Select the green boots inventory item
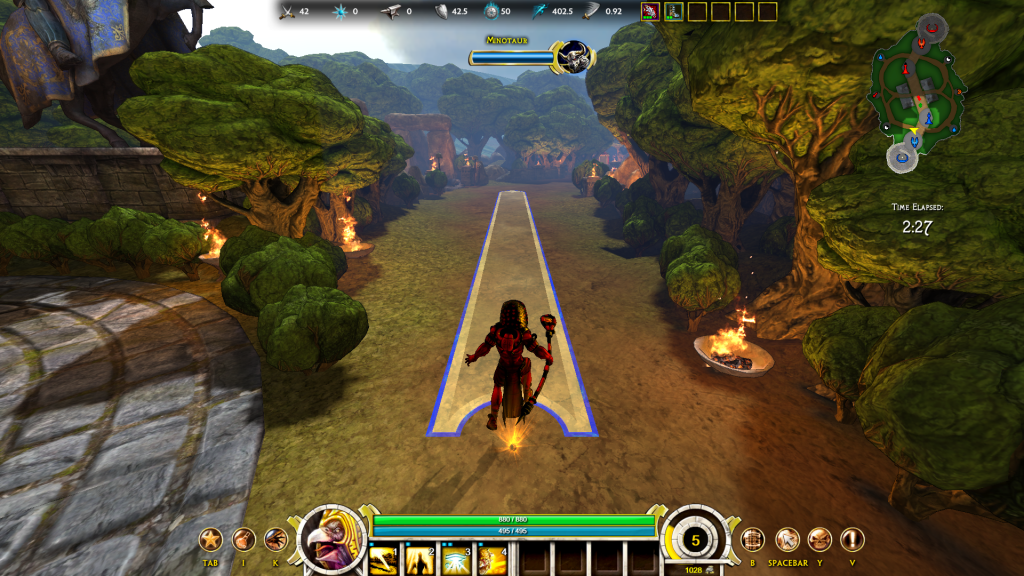This screenshot has height=576, width=1024. [673, 12]
